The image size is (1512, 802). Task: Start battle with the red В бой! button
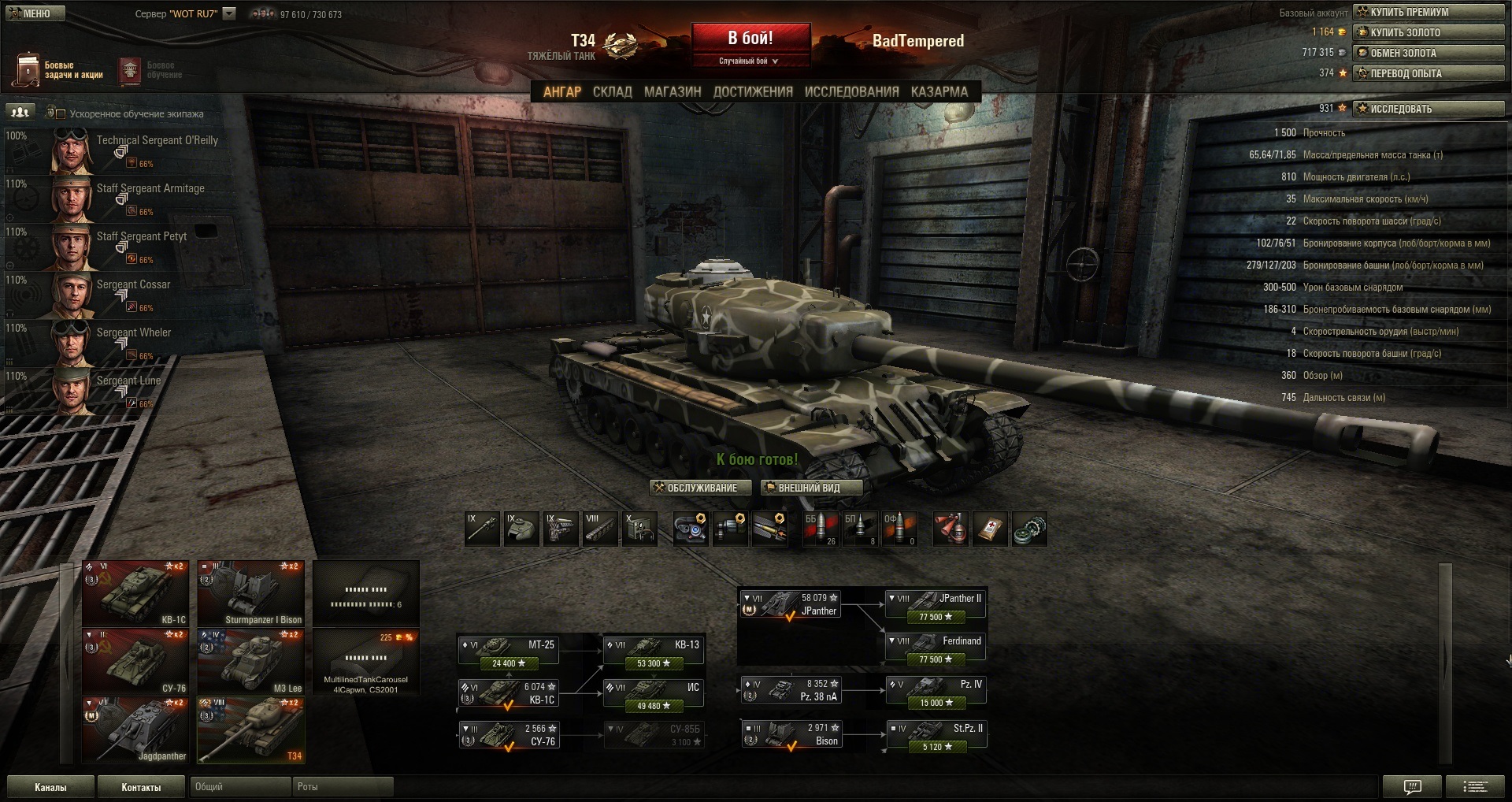[750, 39]
